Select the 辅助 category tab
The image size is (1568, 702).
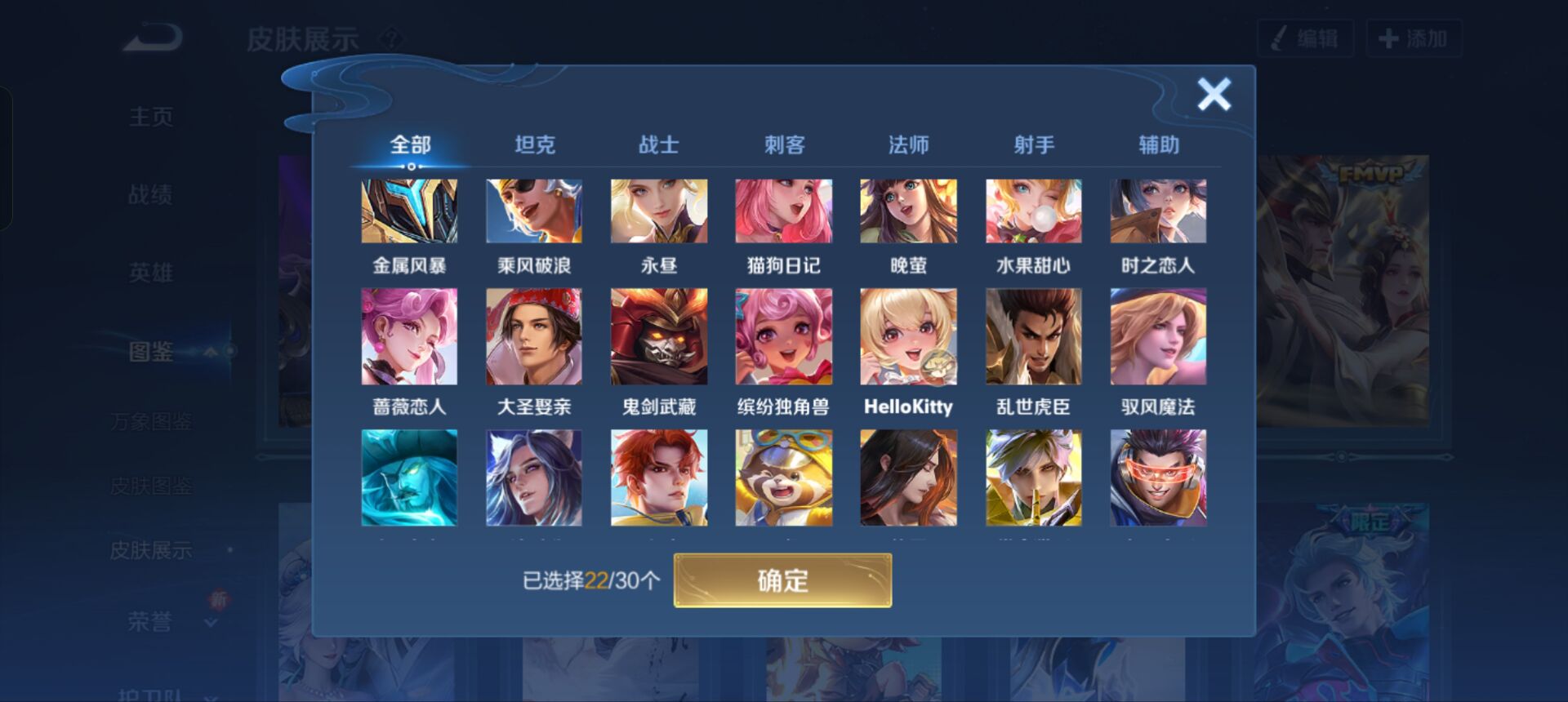(x=1159, y=144)
